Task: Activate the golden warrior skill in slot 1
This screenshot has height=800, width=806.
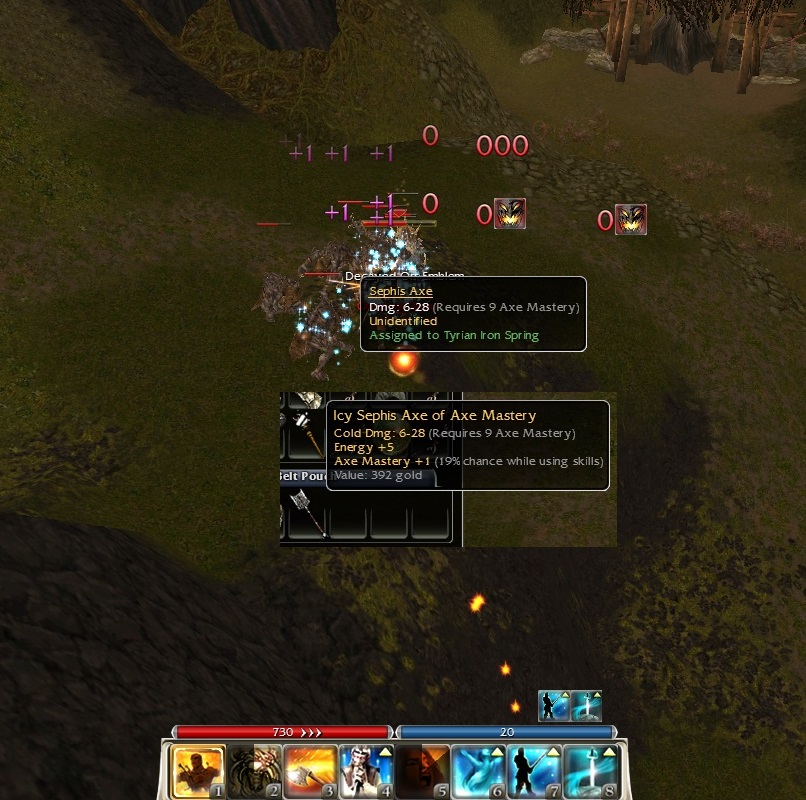Action: click(198, 770)
